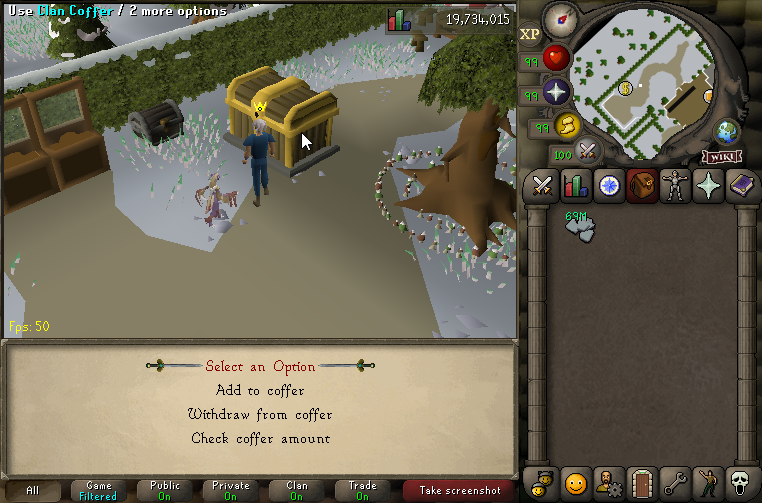Activate the special attack orb
Screen dimensions: 762x503
click(588, 153)
